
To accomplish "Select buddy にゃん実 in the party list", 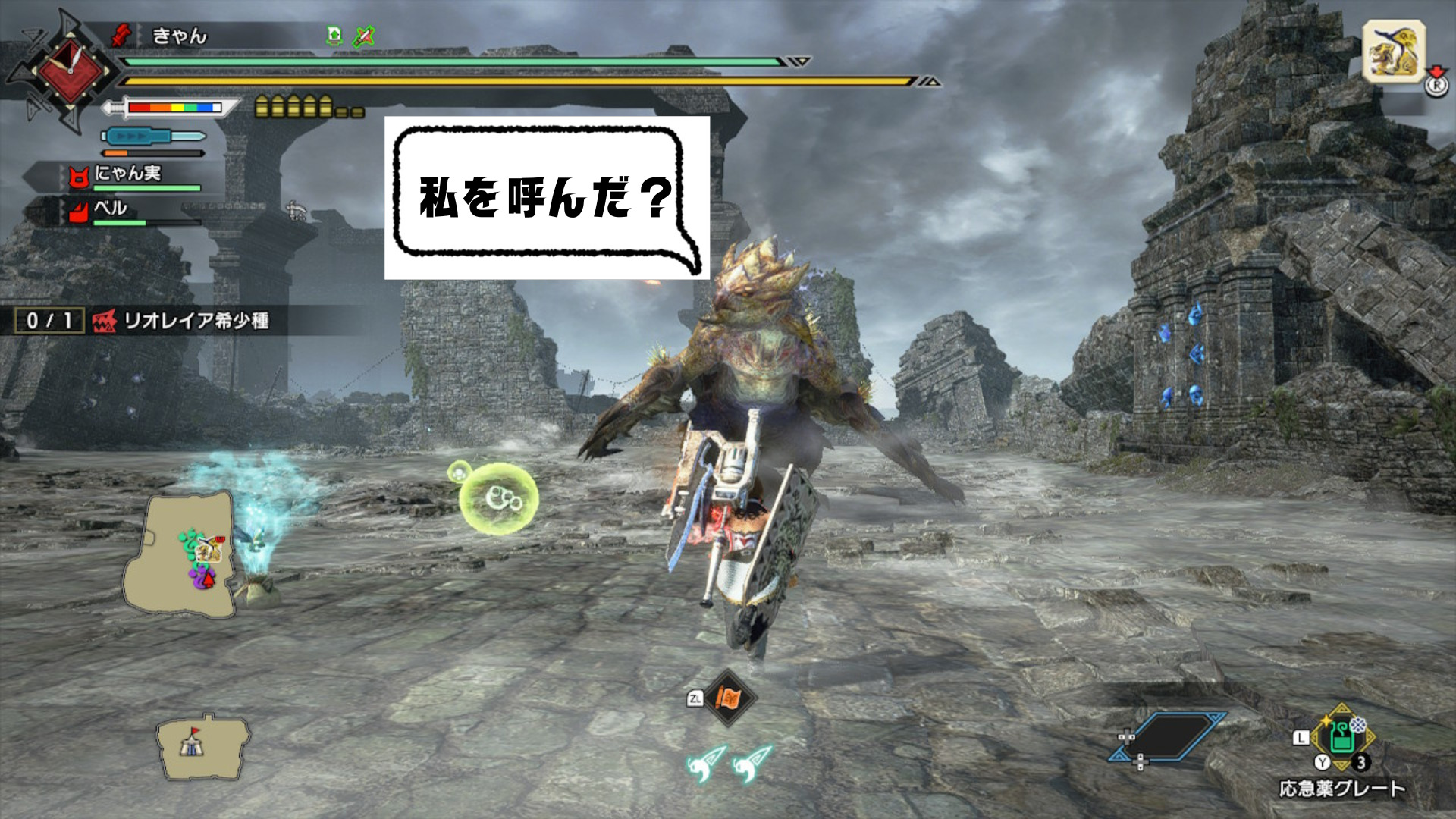I will (x=127, y=175).
